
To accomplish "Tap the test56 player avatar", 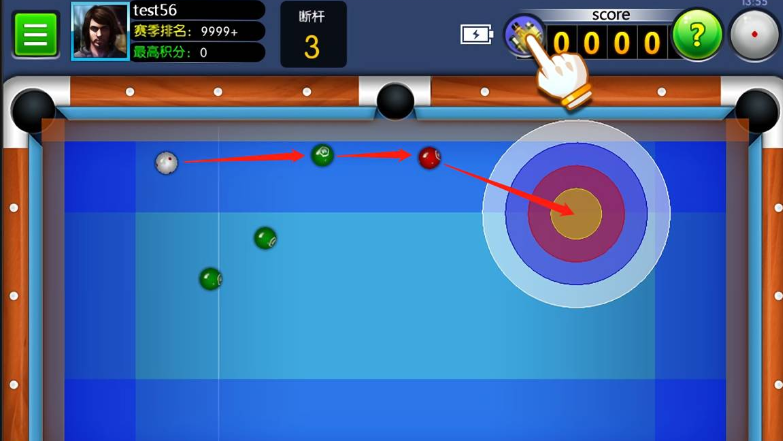I will [100, 31].
